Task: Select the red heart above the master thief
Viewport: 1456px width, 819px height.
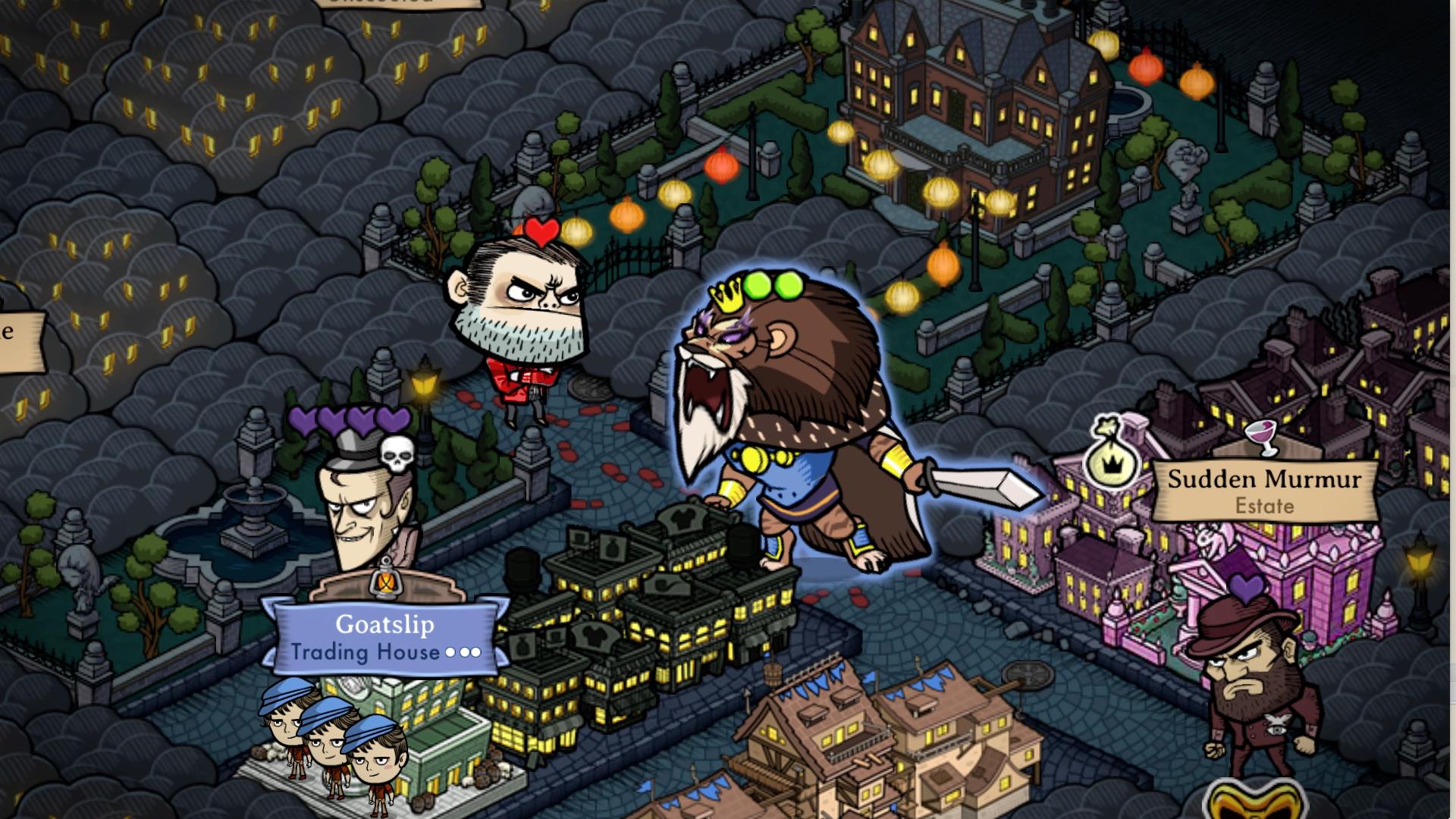Action: coord(541,230)
